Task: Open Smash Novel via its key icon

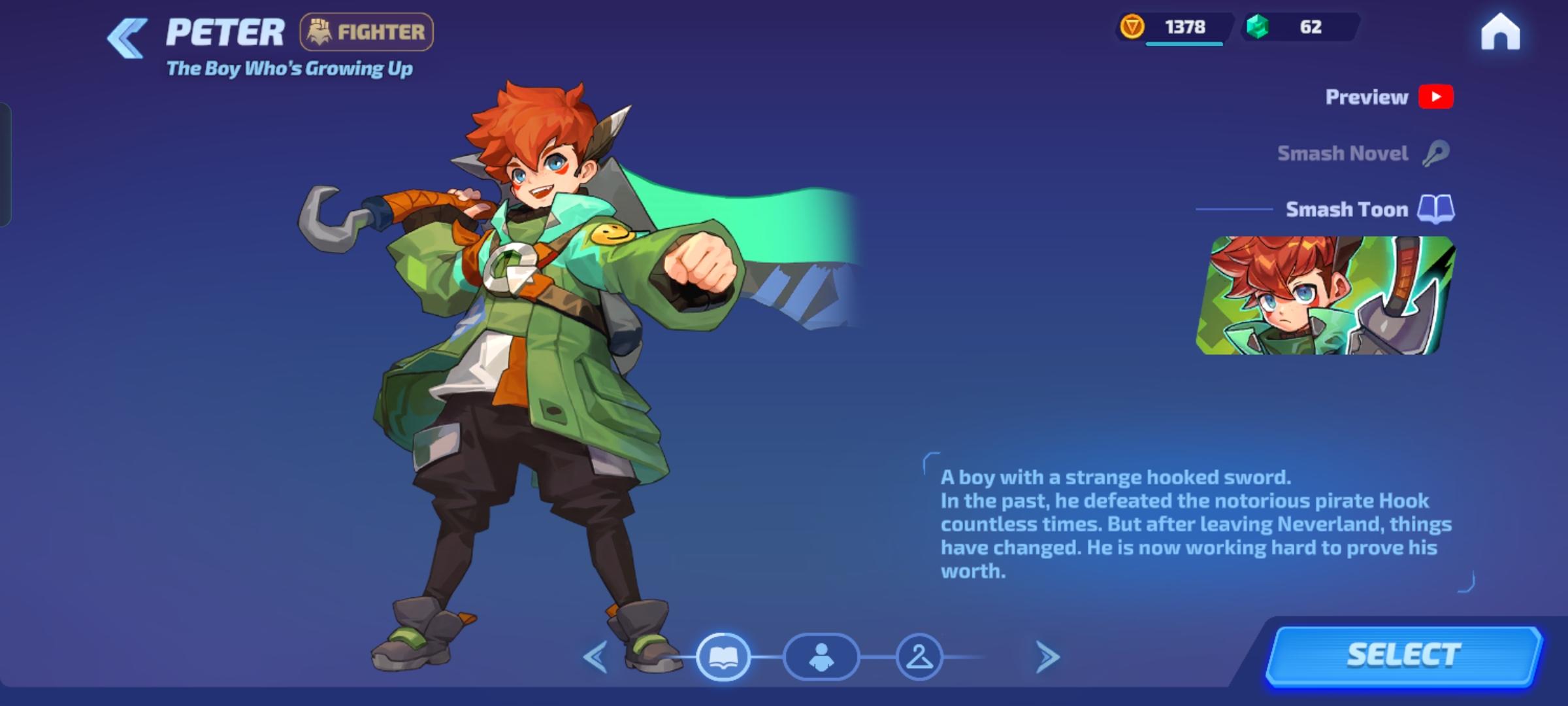Action: (1435, 152)
